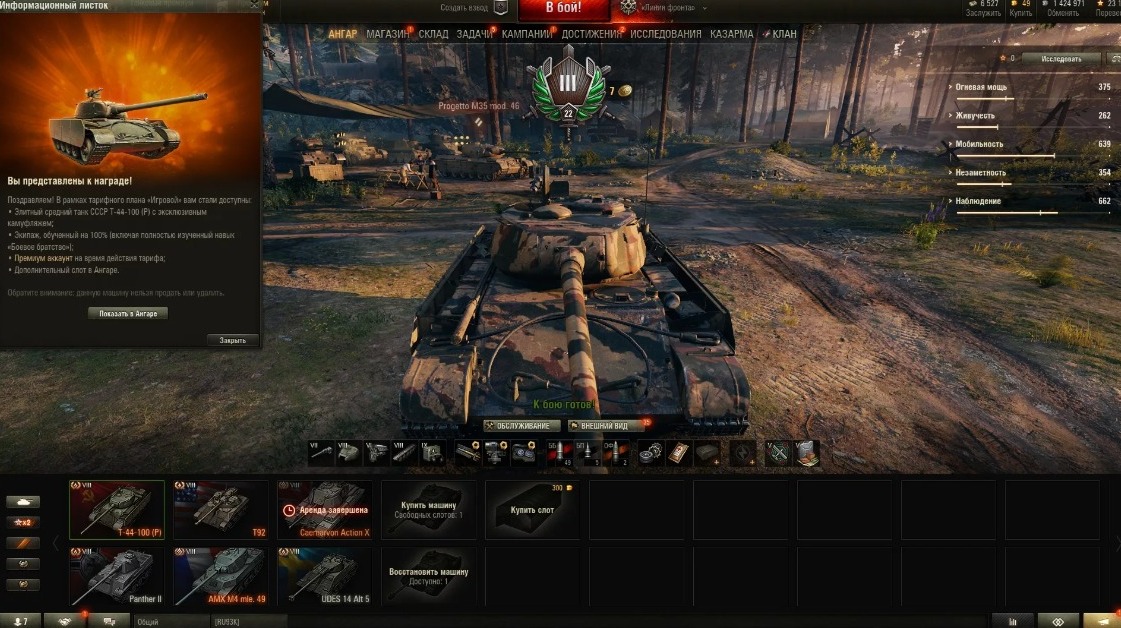Click the red «В бой!» battle button
The image size is (1121, 628).
point(563,9)
